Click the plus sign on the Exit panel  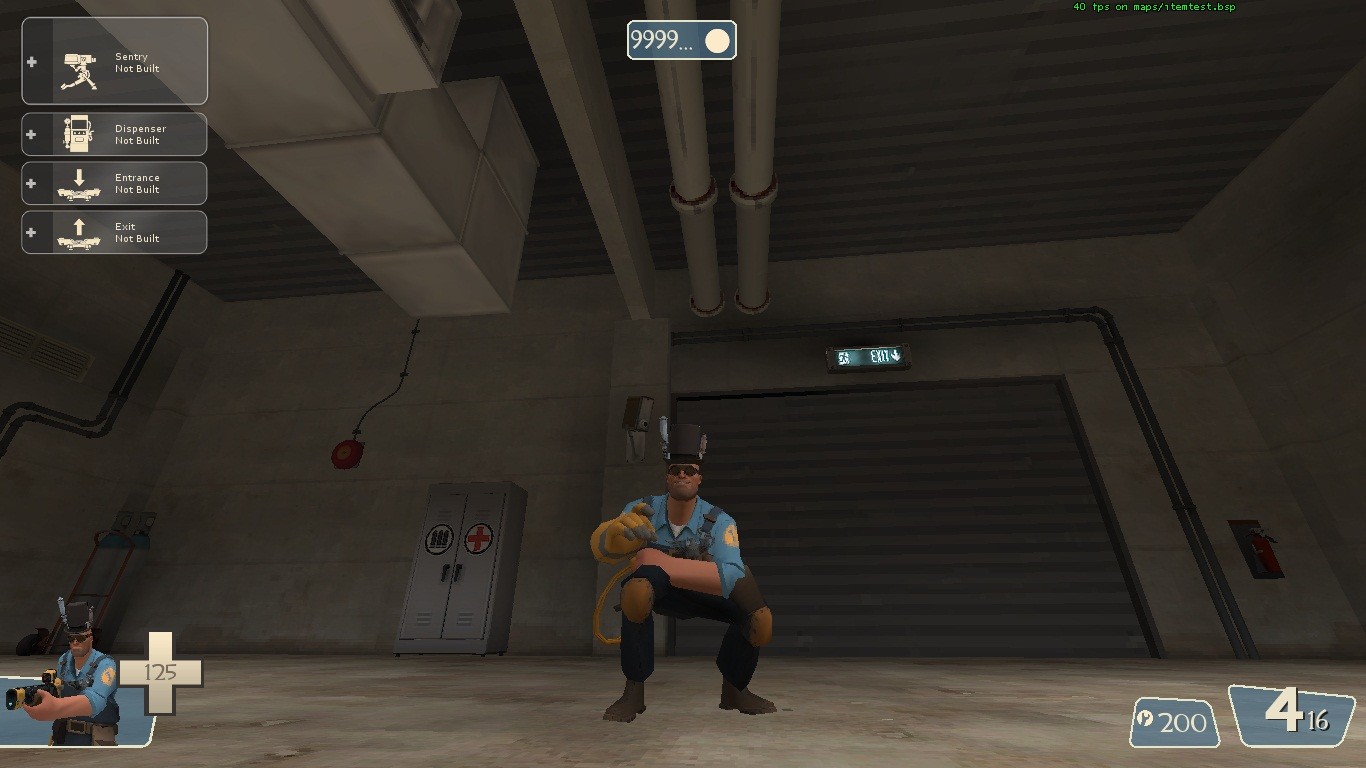(32, 231)
